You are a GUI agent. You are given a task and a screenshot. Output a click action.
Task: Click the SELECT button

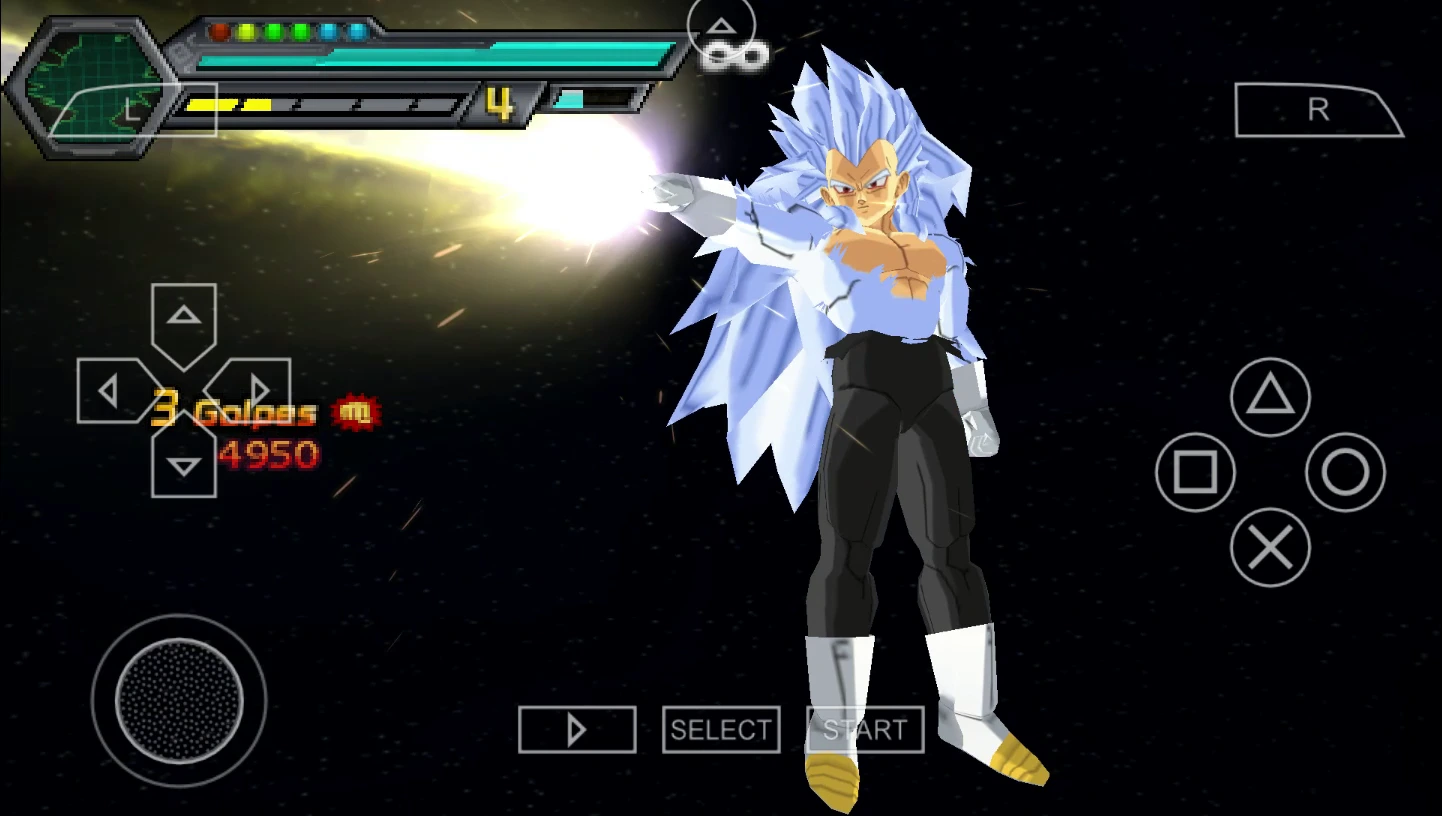point(721,730)
